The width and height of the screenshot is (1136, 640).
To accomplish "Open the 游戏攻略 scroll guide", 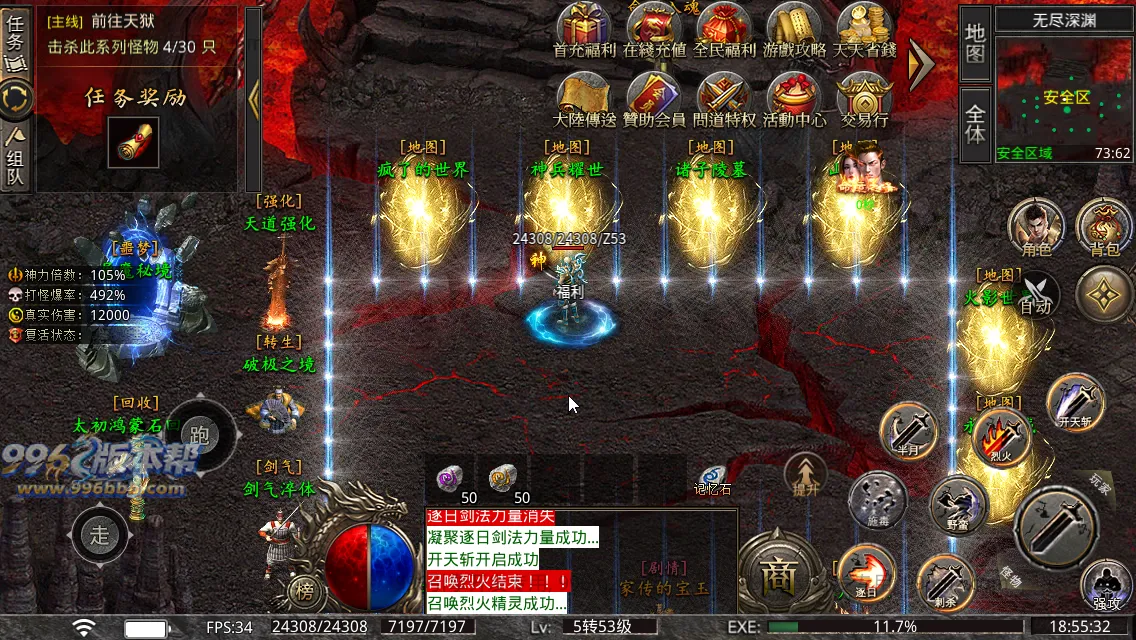I will click(x=794, y=27).
